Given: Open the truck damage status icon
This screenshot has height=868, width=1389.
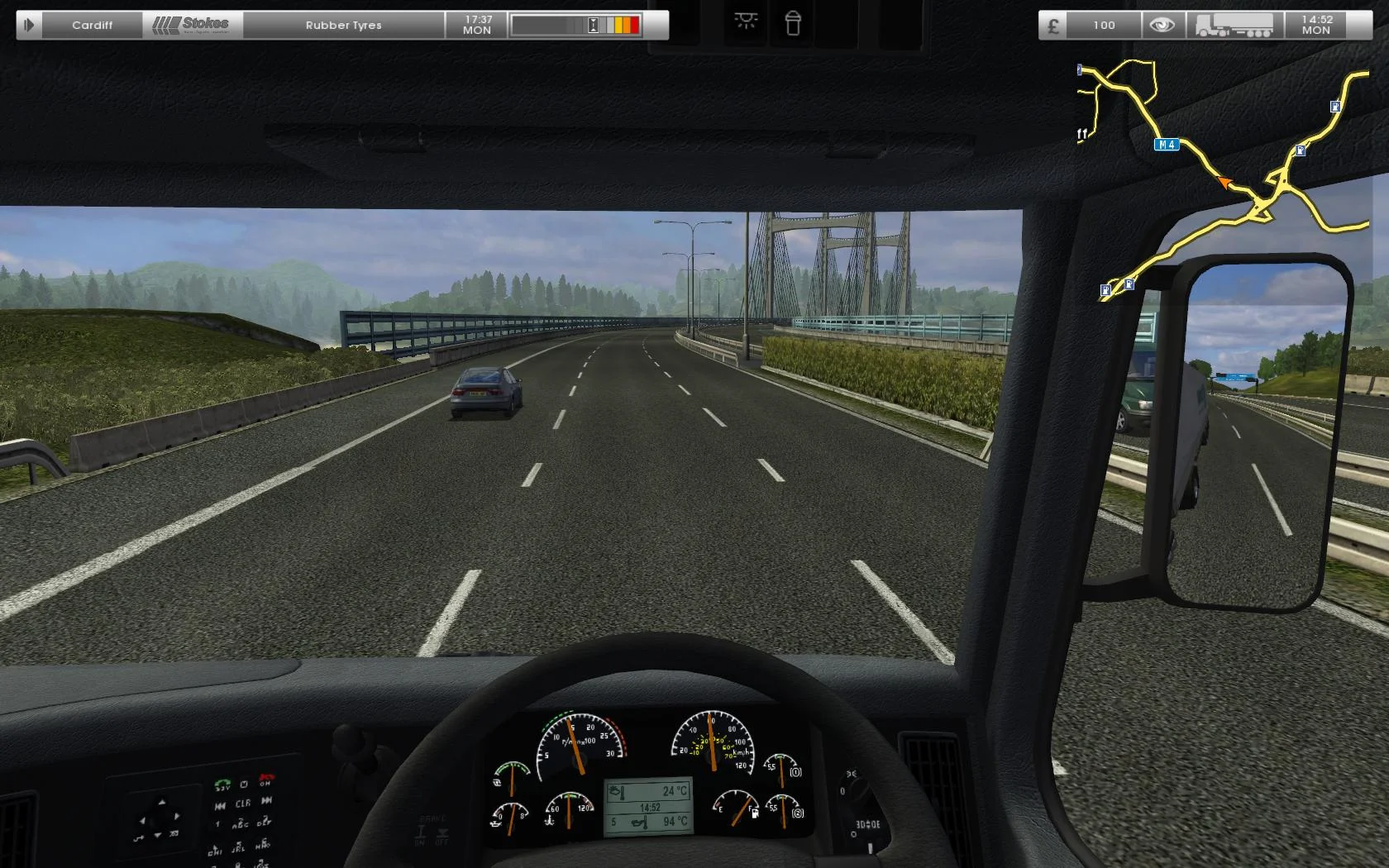Looking at the screenshot, I should pos(1234,24).
